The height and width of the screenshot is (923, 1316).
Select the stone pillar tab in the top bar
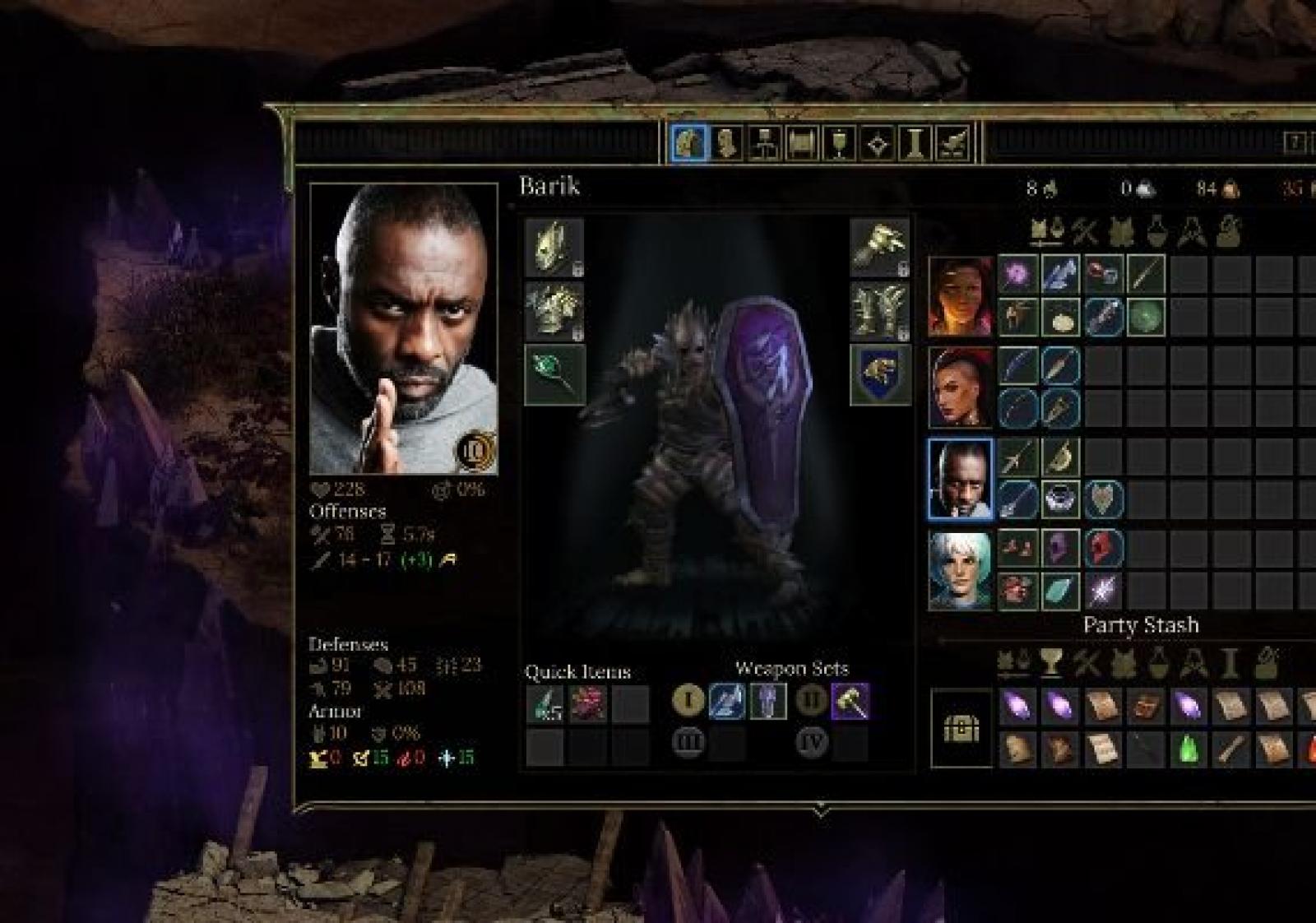tap(914, 144)
